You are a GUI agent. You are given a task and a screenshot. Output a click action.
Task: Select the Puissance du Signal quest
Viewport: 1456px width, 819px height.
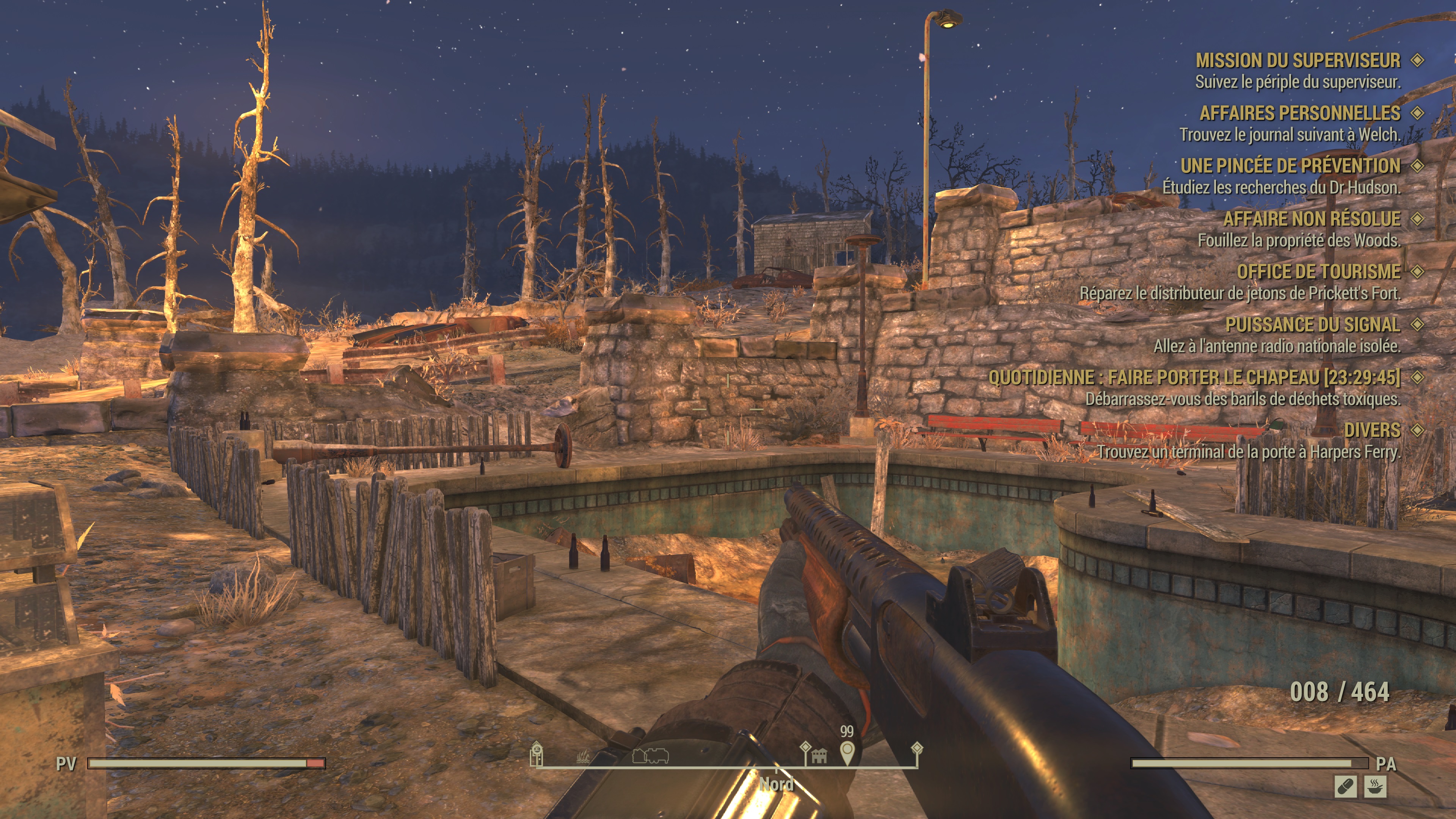pos(1312,325)
